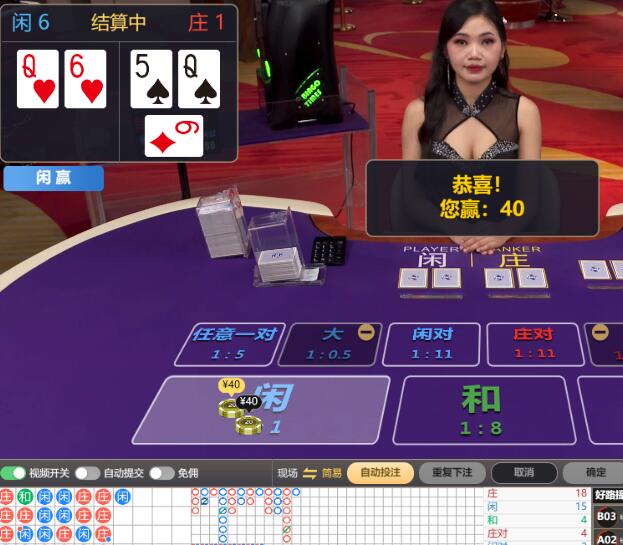The width and height of the screenshot is (623, 545).
Task: Toggle the 免佣 no-commission option
Action: (x=161, y=473)
